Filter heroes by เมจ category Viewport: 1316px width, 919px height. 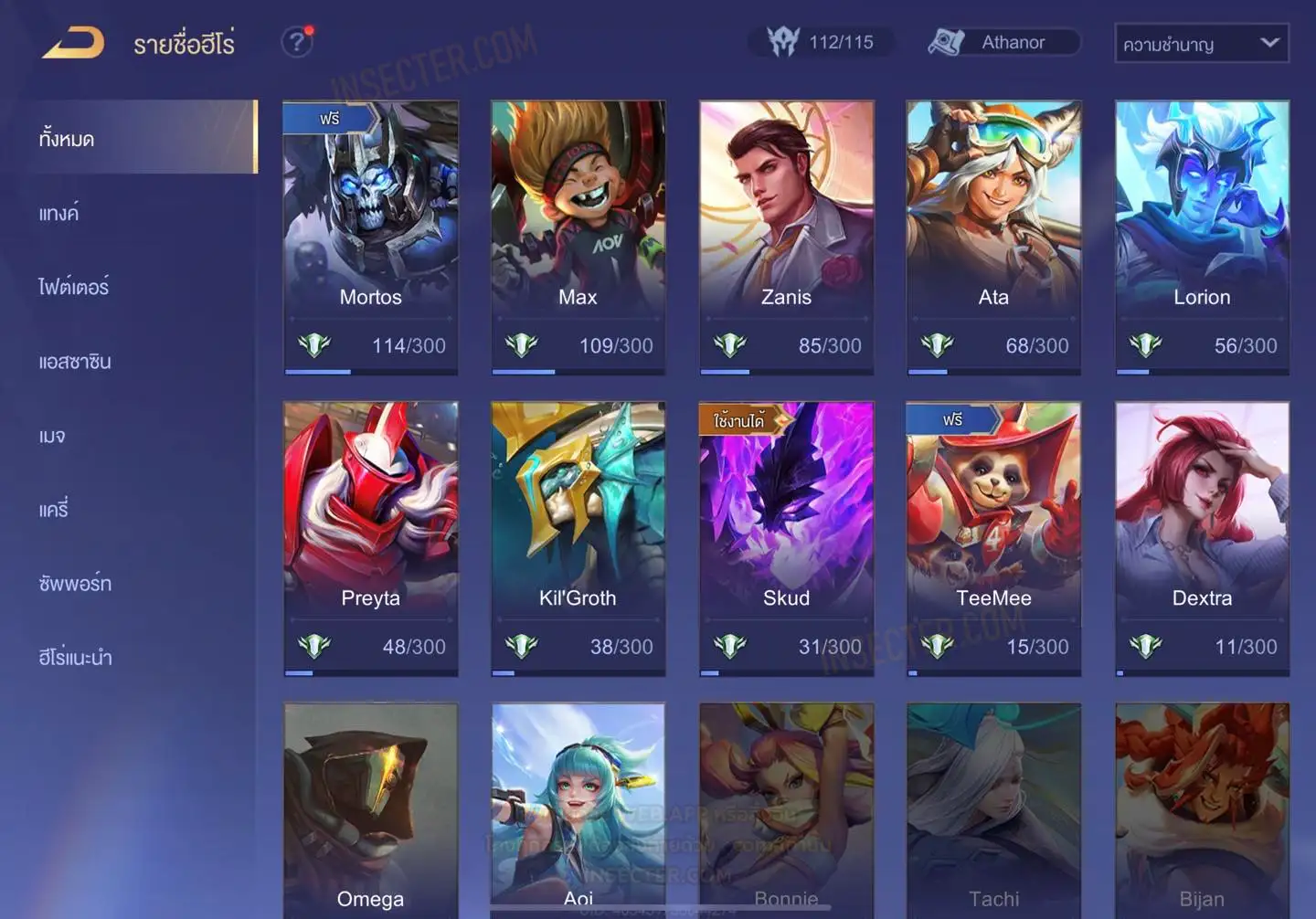pos(52,436)
